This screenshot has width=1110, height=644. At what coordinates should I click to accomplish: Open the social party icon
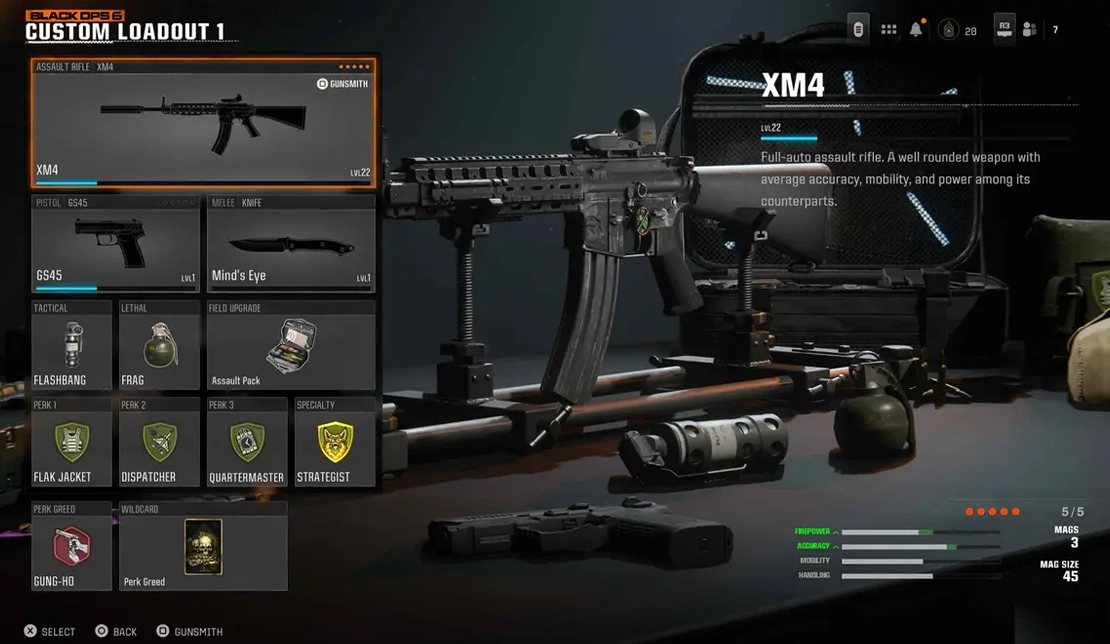(1030, 30)
